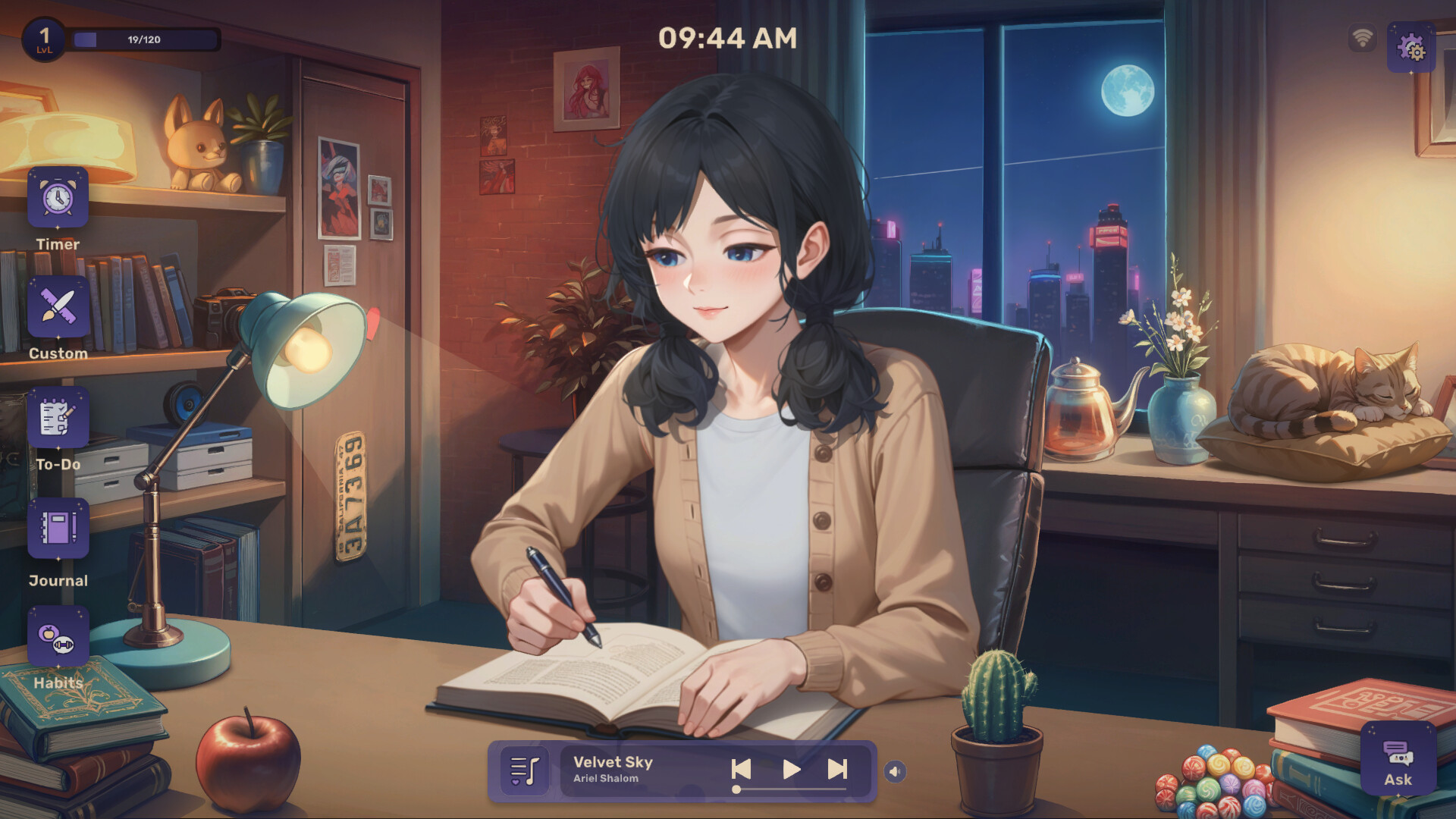Image resolution: width=1456 pixels, height=819 pixels.
Task: Go back to the previous track
Action: click(742, 769)
